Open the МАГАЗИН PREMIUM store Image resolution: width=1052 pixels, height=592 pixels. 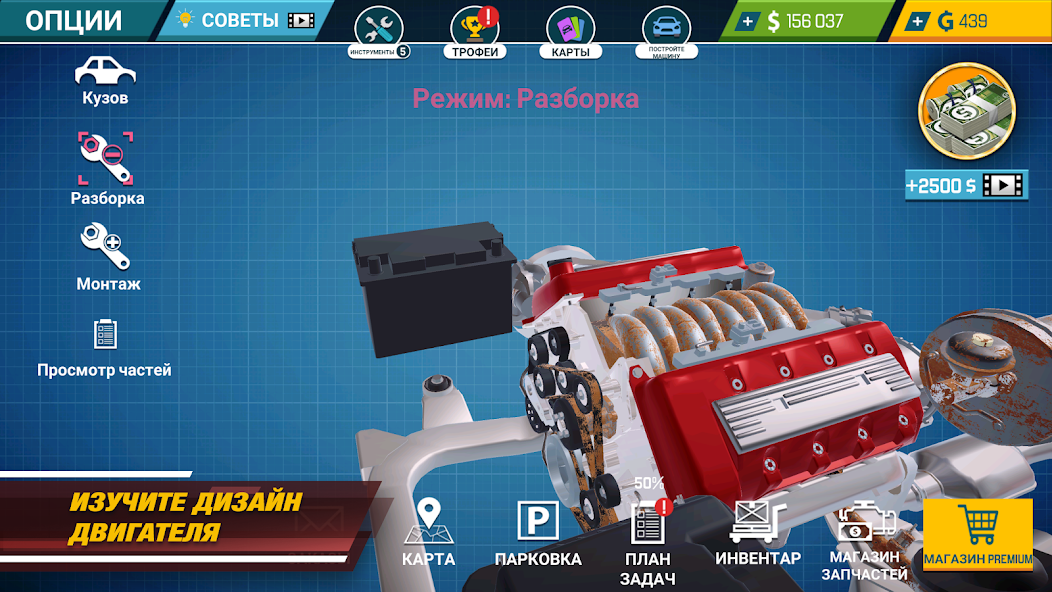coord(978,534)
